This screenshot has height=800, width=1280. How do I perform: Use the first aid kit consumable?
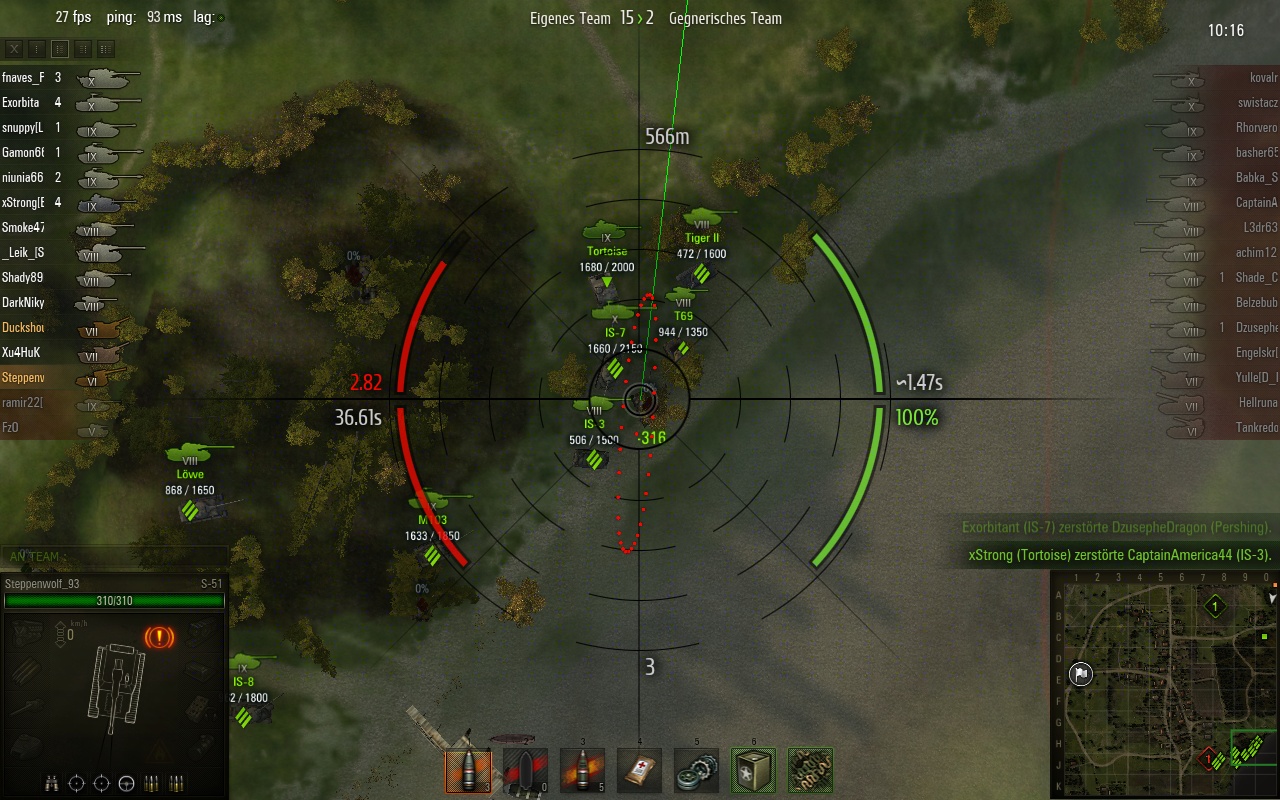click(639, 771)
